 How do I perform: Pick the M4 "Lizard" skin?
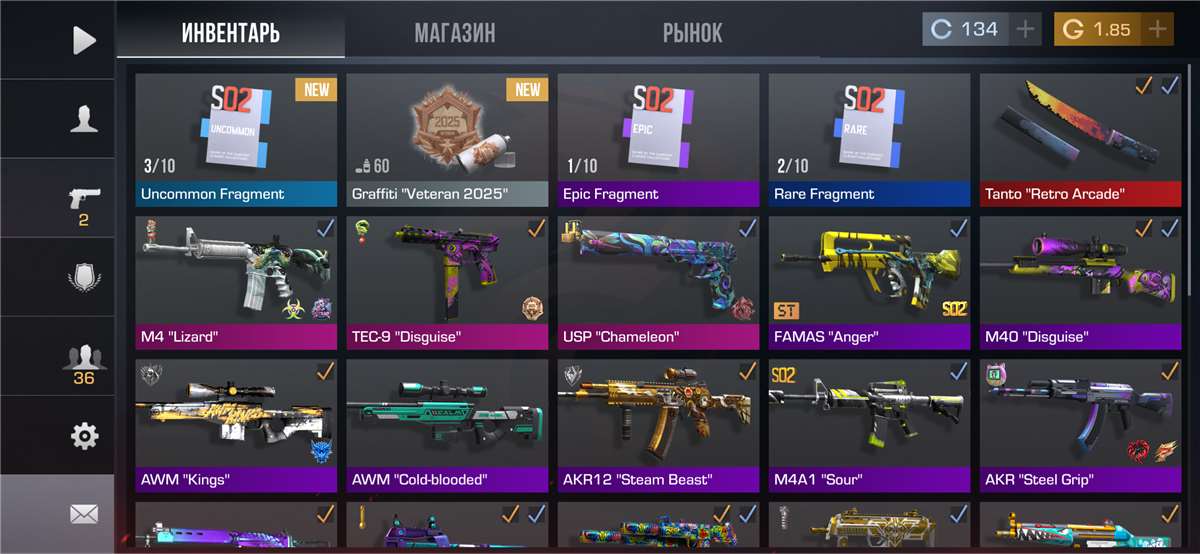point(236,282)
